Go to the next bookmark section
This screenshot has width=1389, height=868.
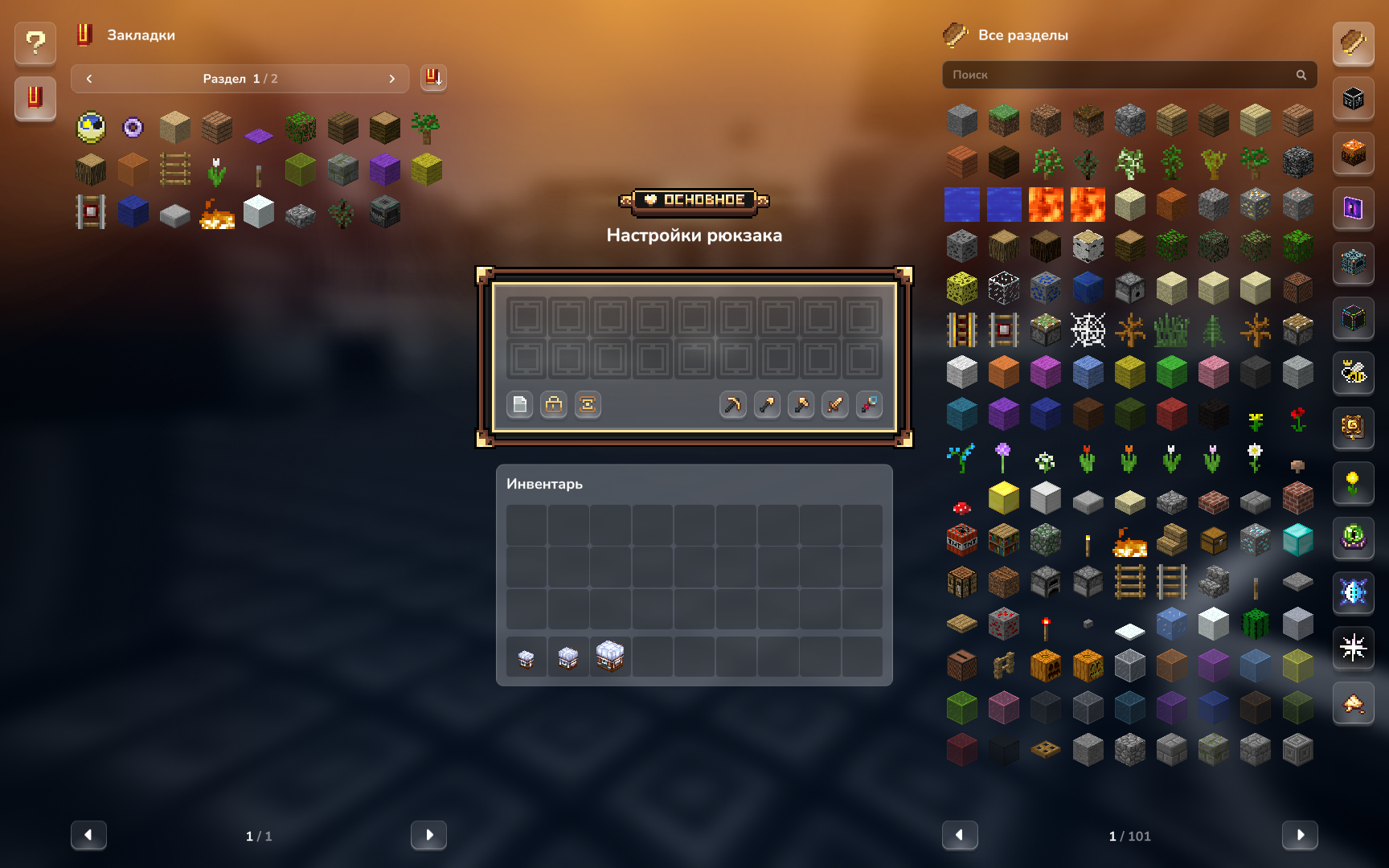[391, 79]
